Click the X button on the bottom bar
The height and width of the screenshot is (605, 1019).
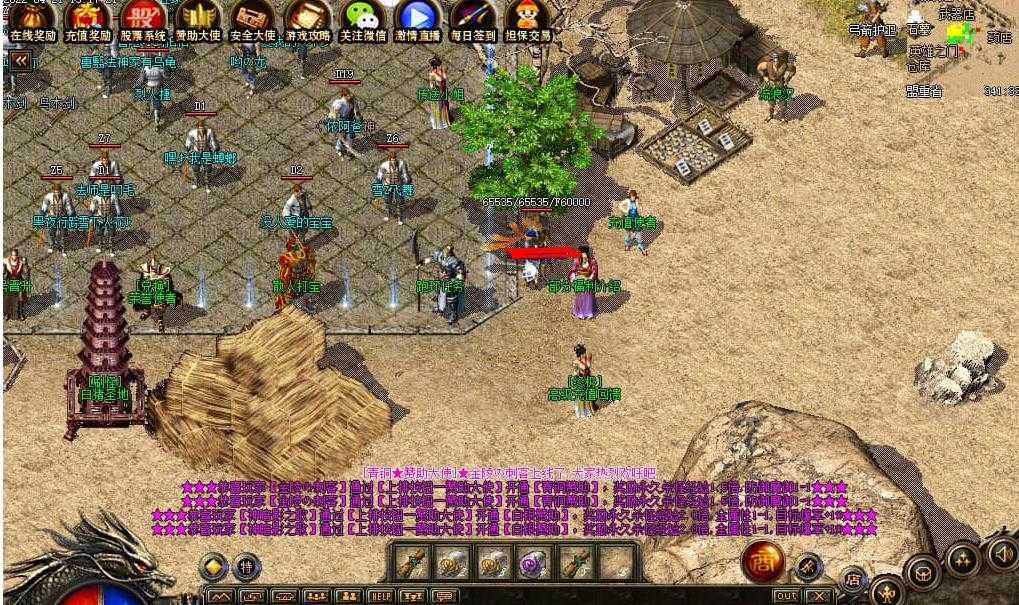coord(817,596)
